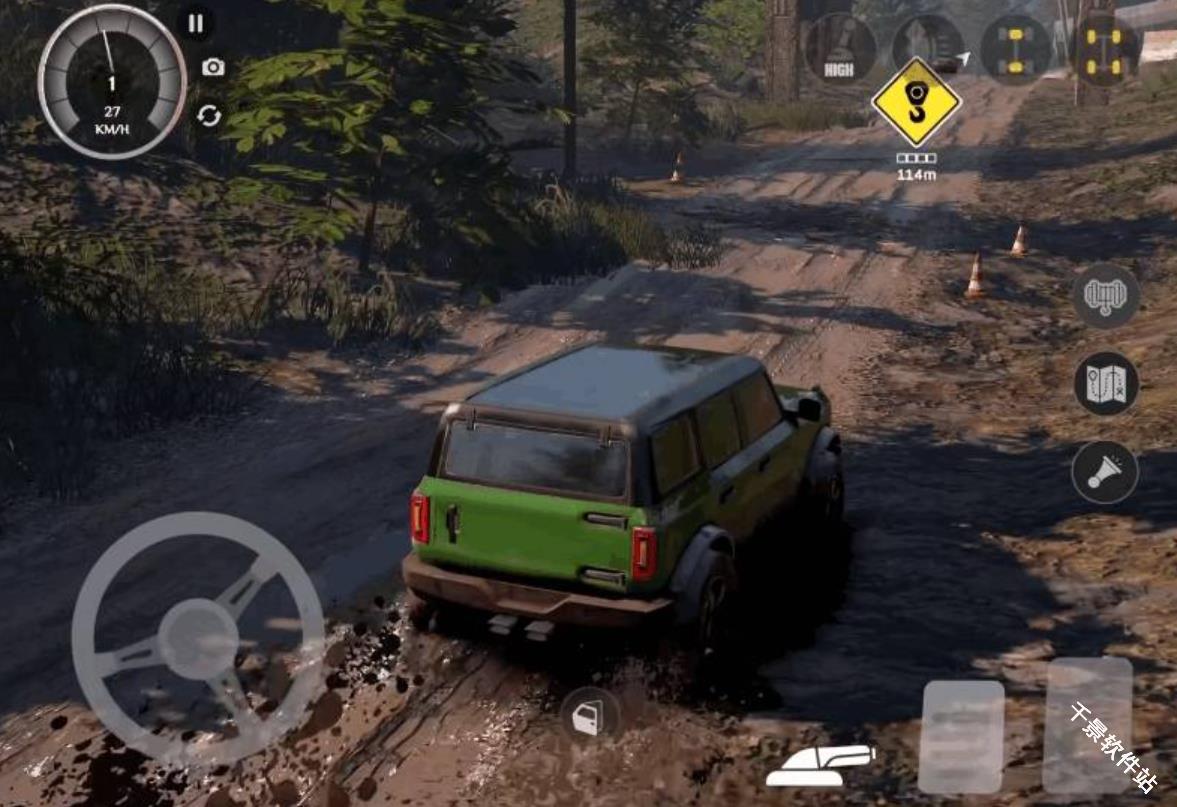Toggle the four-wheel drive icon
The width and height of the screenshot is (1177, 807).
(x=1106, y=48)
